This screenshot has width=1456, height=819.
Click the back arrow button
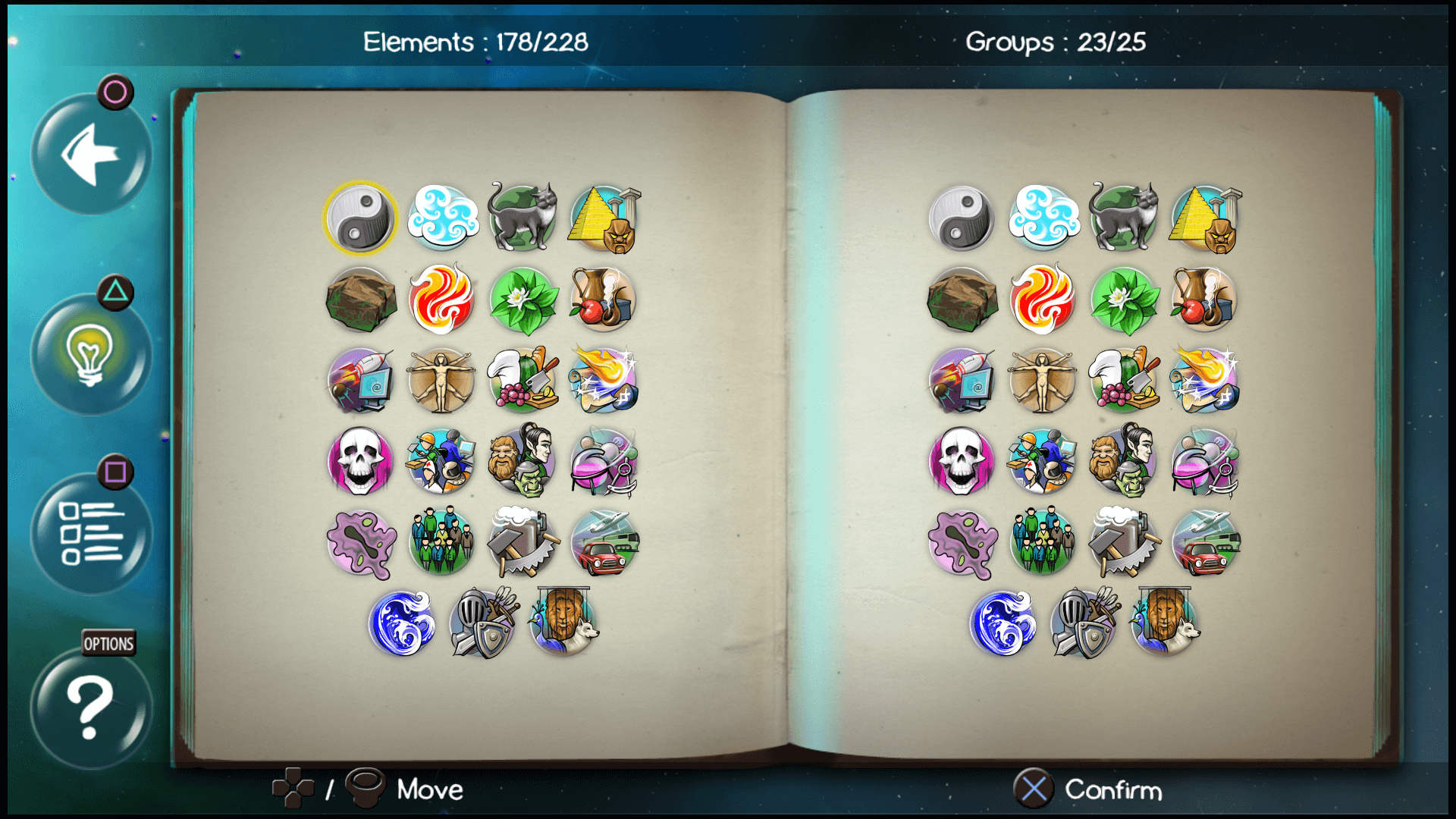coord(90,154)
